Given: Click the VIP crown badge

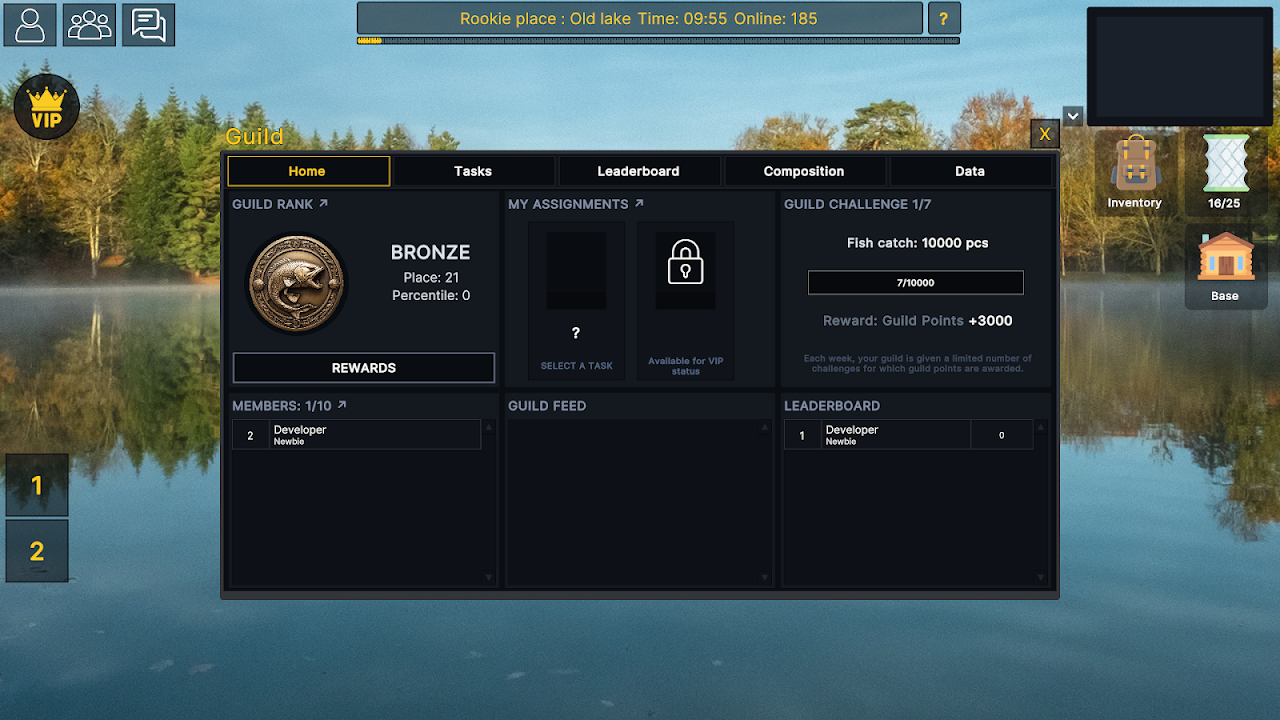Looking at the screenshot, I should 46,106.
